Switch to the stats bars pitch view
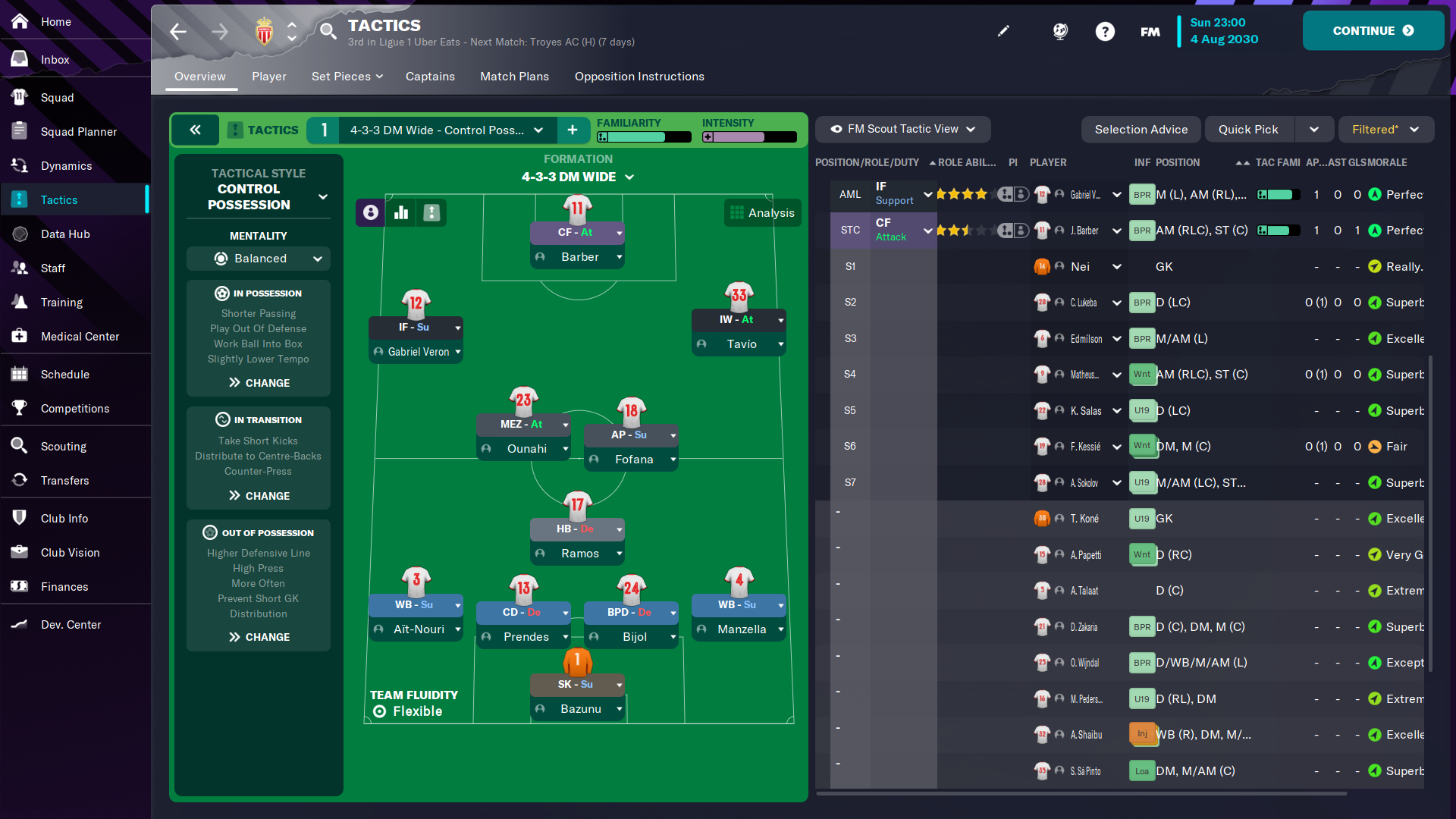 [x=401, y=212]
